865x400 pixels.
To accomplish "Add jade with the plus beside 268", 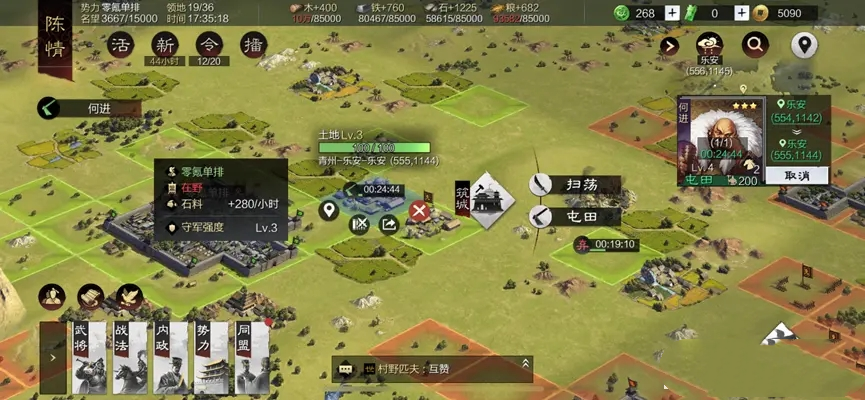I will point(673,13).
